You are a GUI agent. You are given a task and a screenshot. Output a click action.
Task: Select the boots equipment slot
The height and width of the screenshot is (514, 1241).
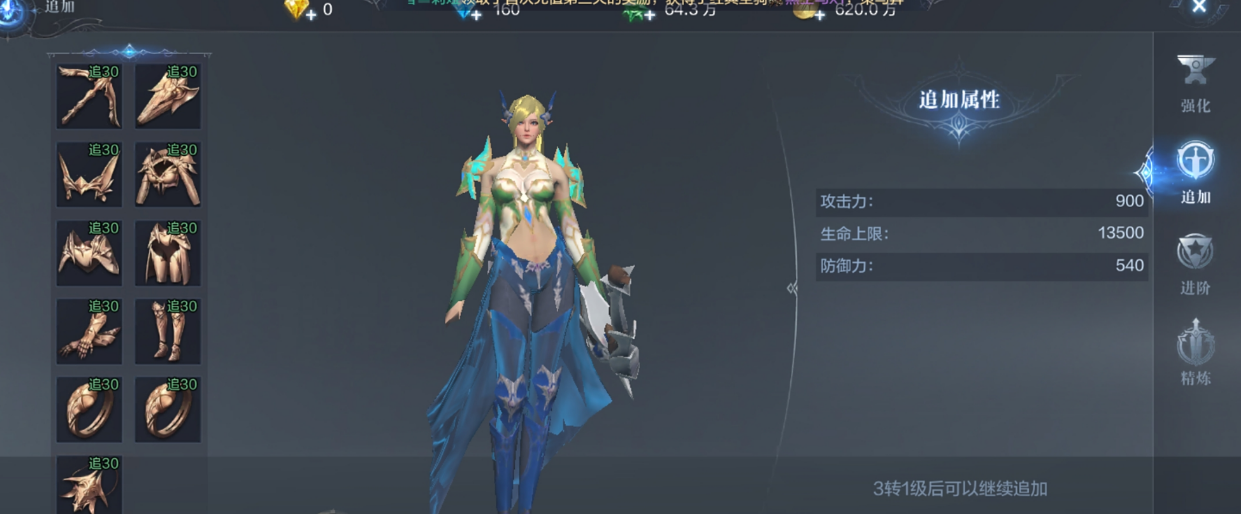click(x=167, y=331)
